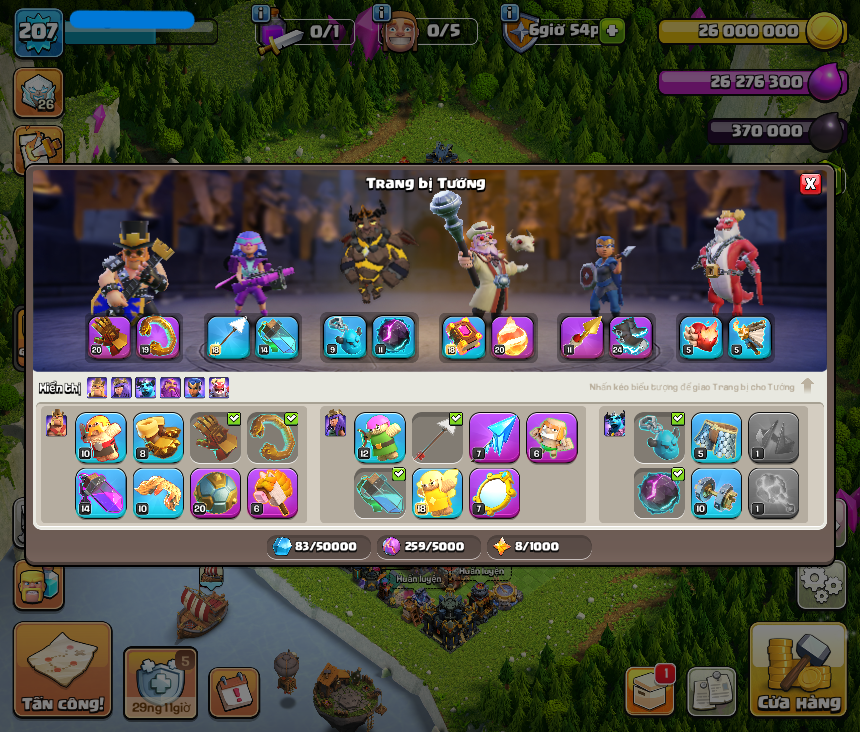Open the inbox with red notification
860x732 pixels.
click(x=650, y=689)
